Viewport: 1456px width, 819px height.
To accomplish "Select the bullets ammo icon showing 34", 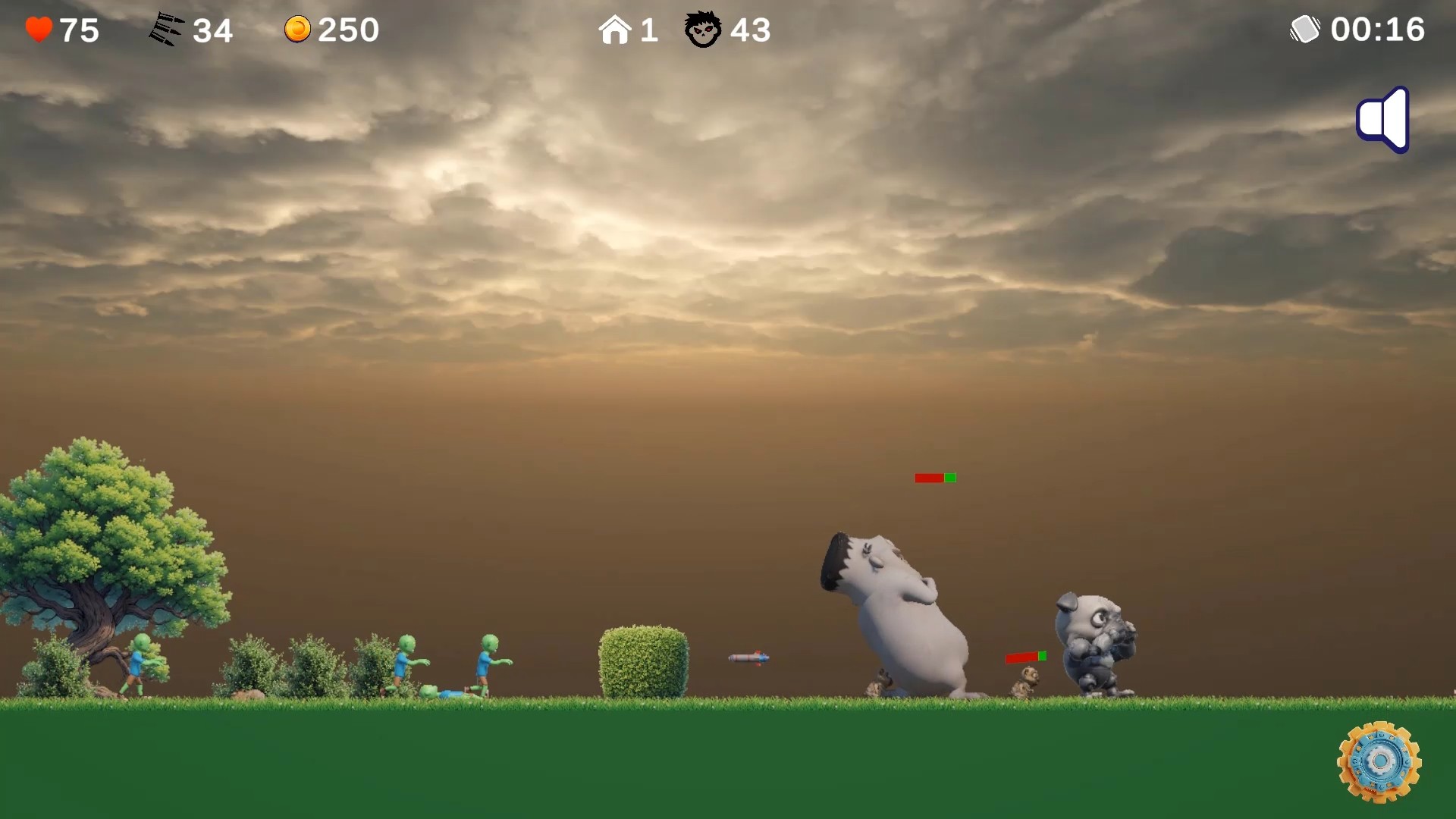I will [x=168, y=29].
